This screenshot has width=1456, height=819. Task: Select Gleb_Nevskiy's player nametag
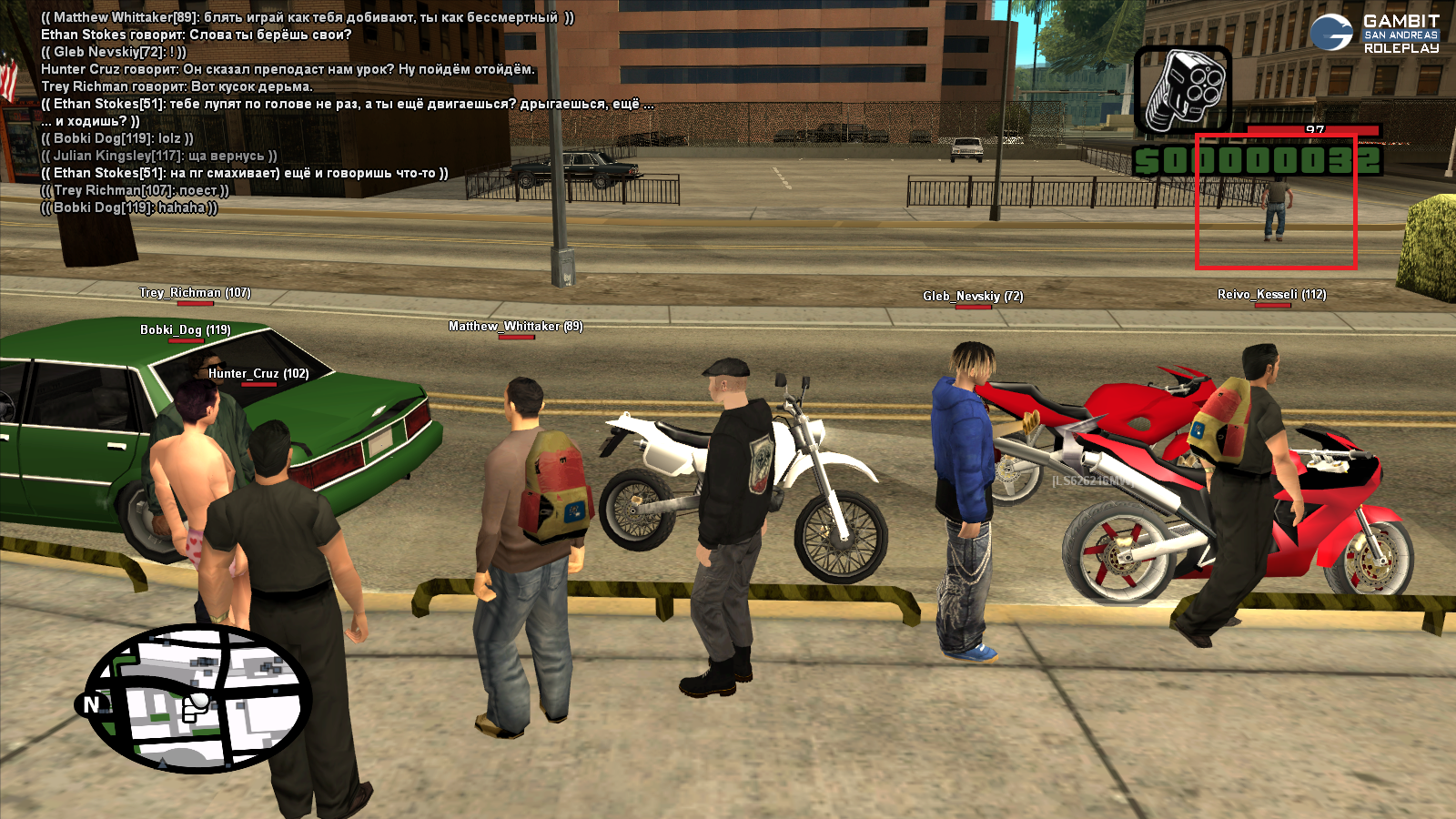[x=973, y=296]
